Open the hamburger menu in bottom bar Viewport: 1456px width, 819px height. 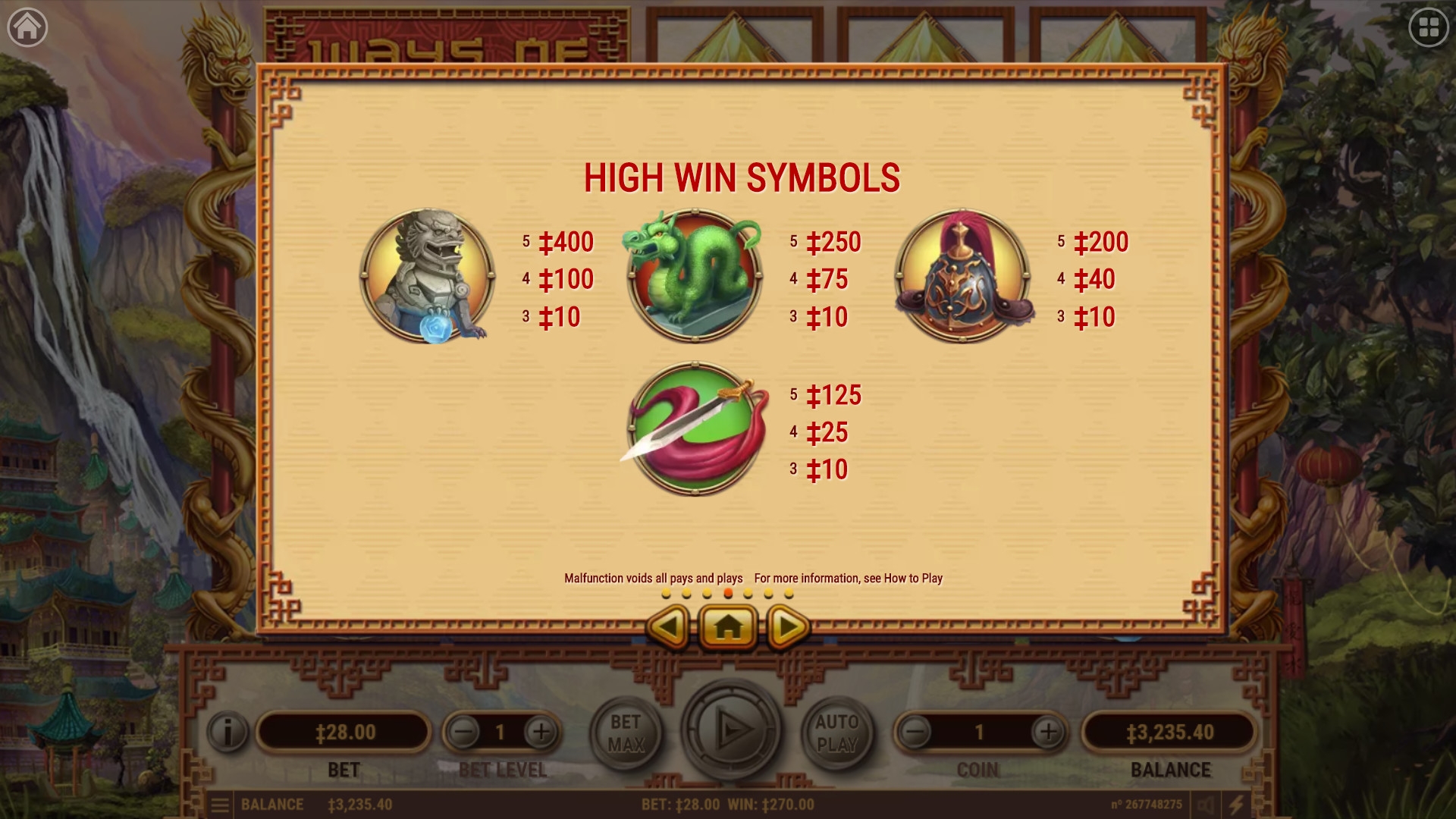(x=220, y=805)
